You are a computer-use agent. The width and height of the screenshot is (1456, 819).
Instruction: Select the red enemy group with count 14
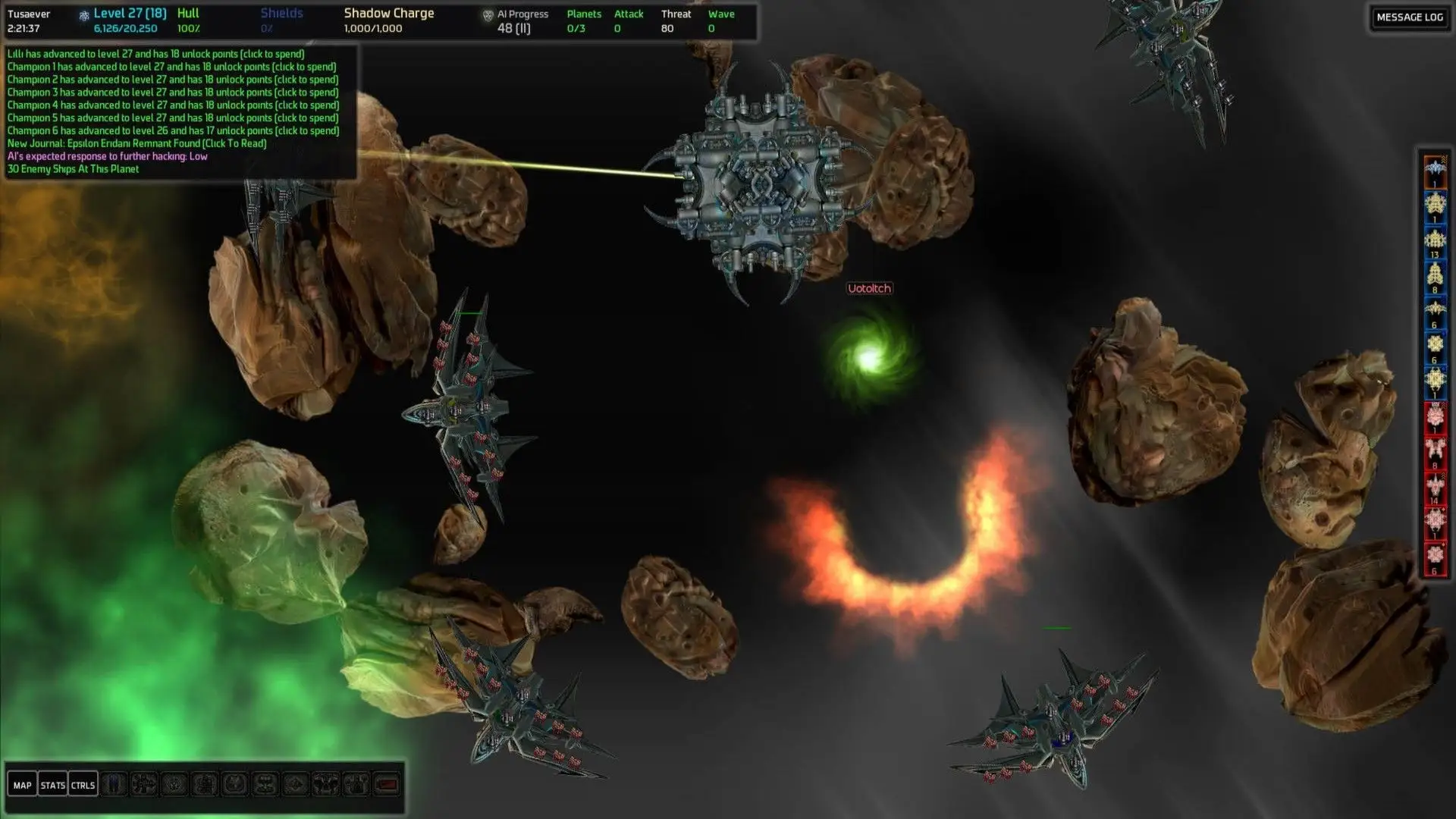click(x=1434, y=488)
